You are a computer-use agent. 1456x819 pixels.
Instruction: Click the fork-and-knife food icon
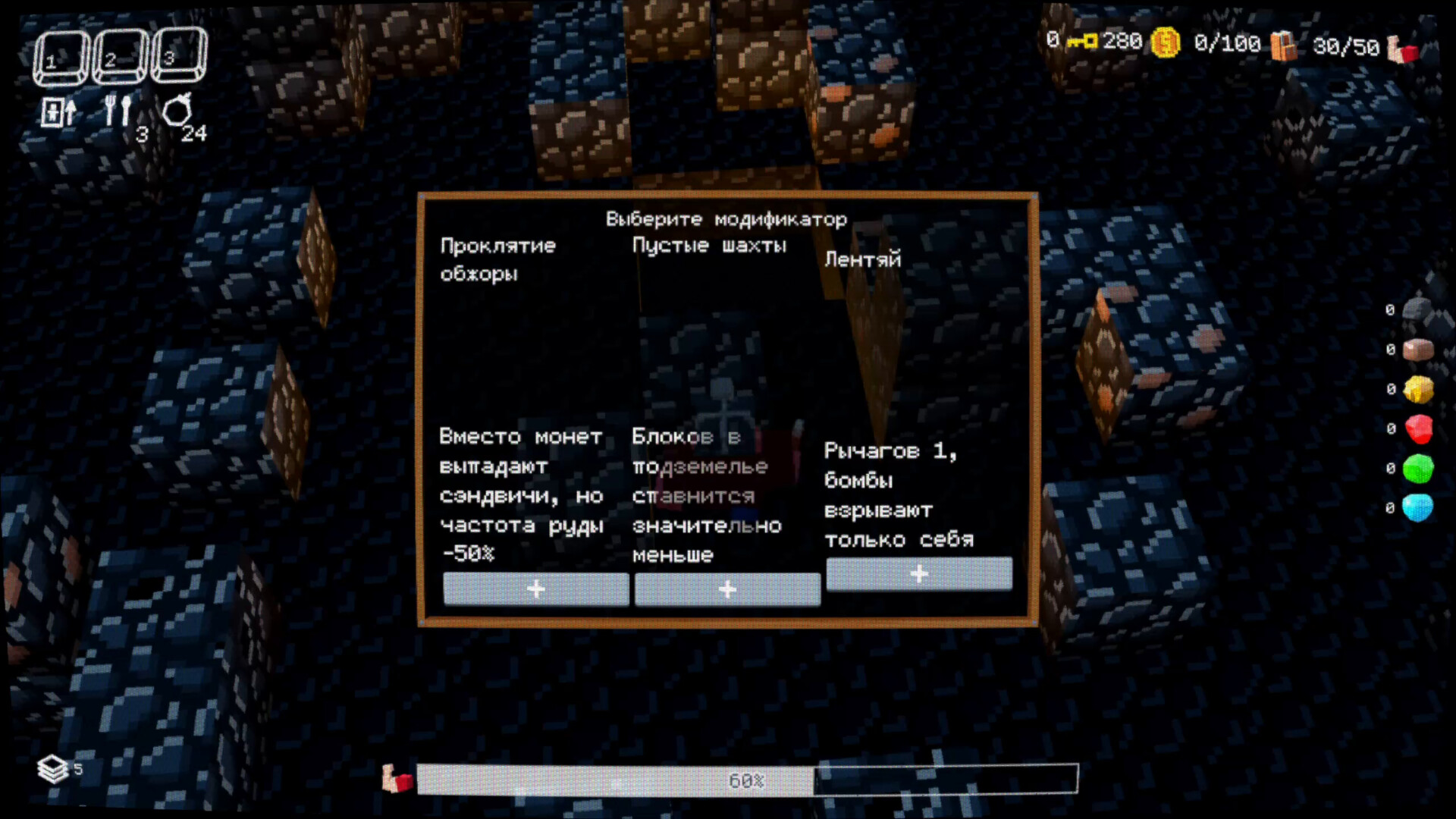118,110
